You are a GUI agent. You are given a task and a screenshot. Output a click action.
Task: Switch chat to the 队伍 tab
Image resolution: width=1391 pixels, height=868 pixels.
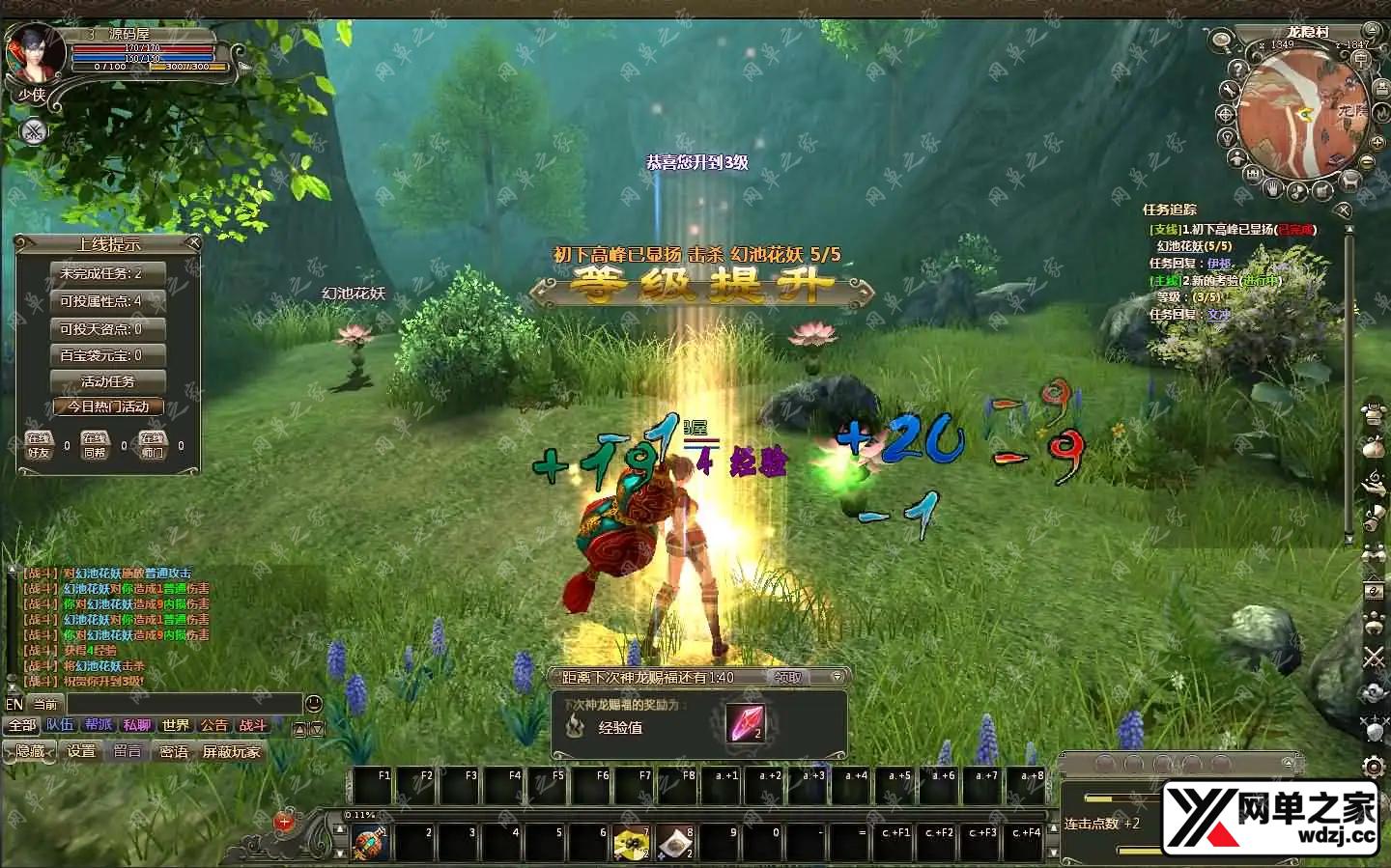click(x=60, y=725)
